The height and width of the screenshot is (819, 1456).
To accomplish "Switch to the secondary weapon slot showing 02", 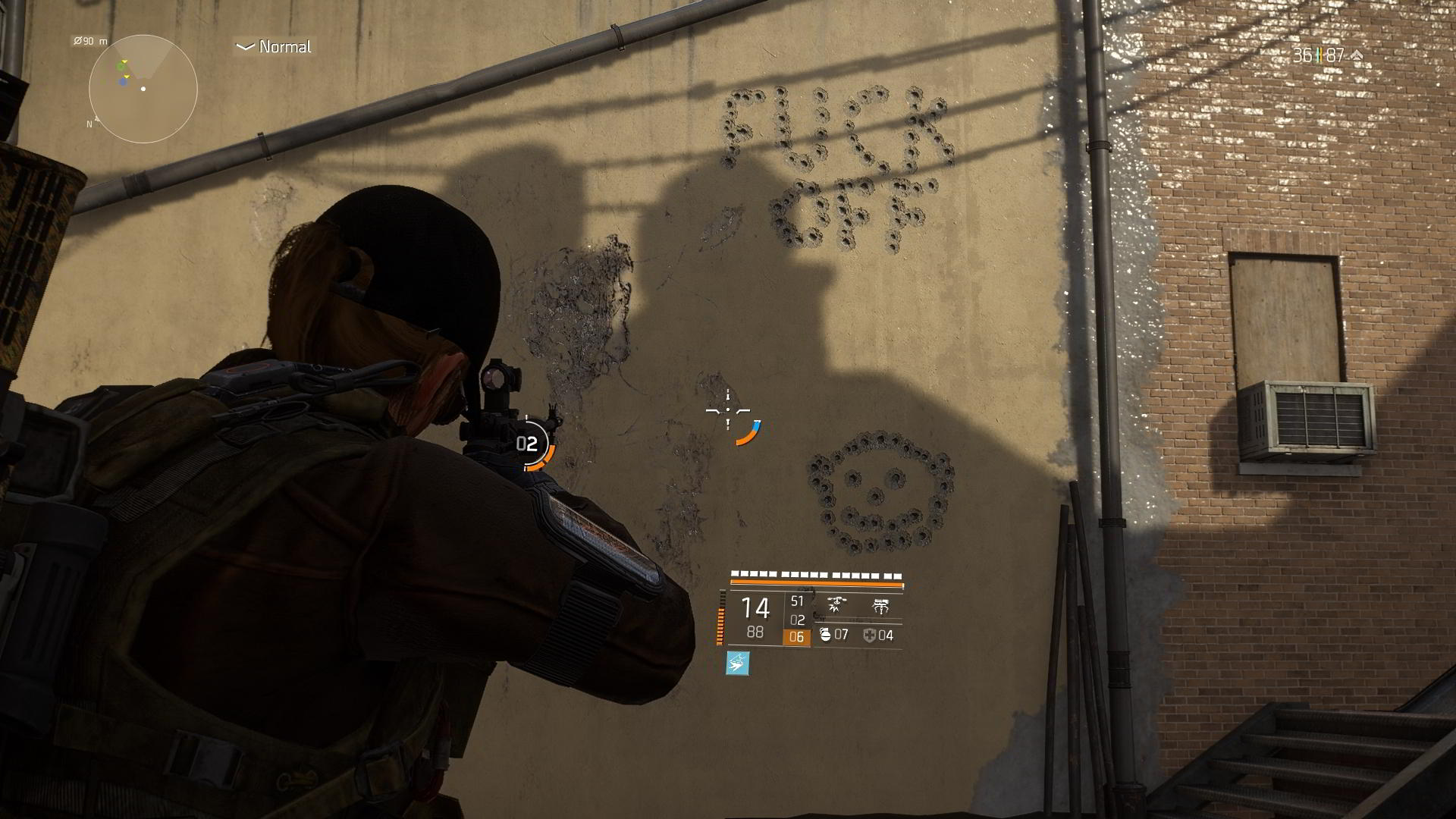I will coord(798,620).
